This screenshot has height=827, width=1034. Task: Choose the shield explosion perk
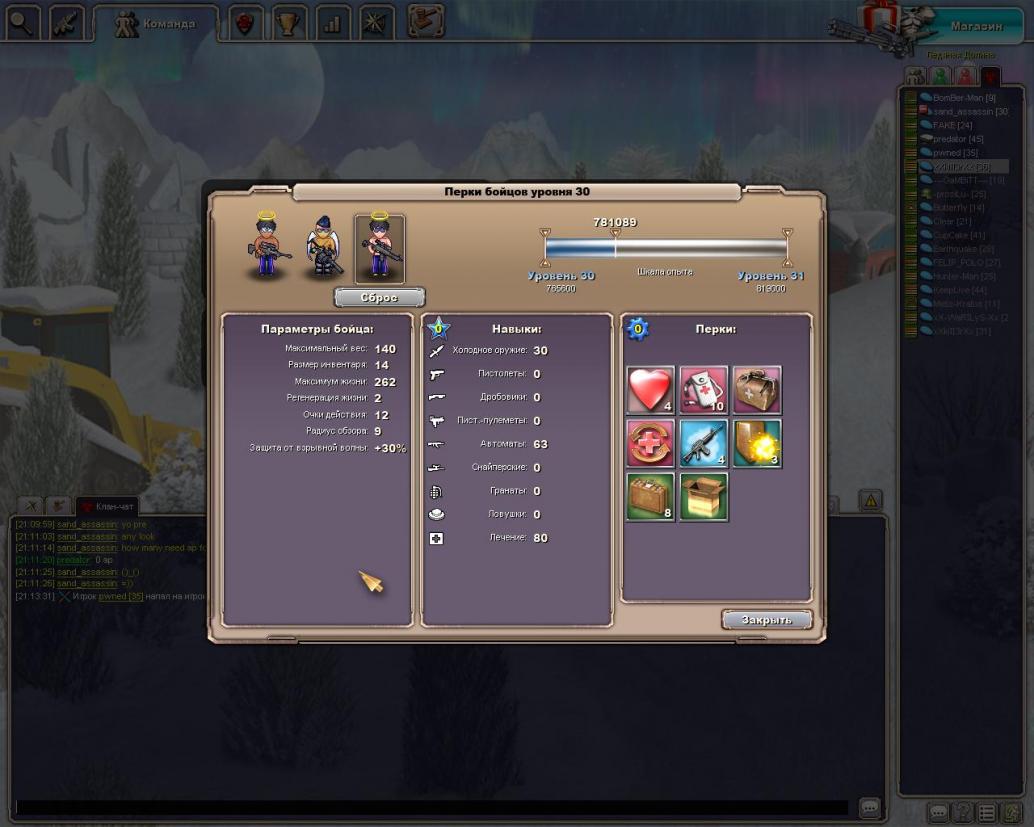tap(757, 443)
